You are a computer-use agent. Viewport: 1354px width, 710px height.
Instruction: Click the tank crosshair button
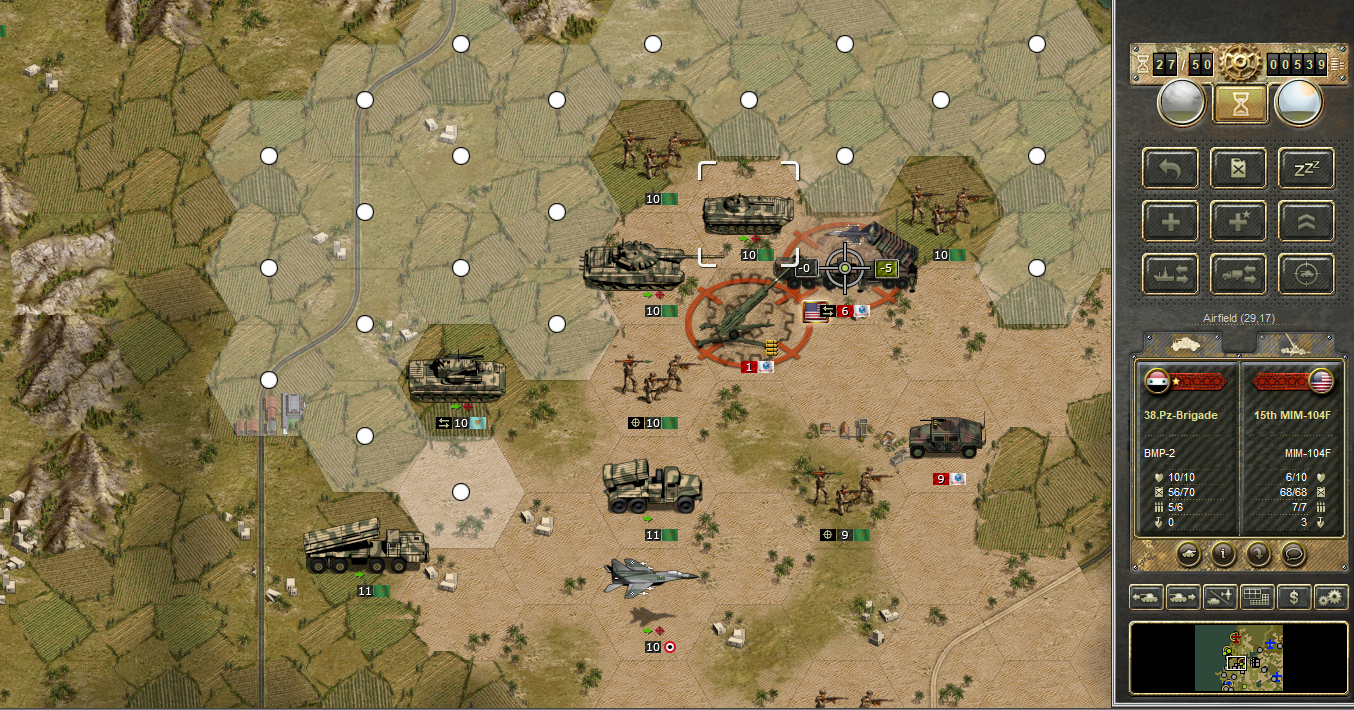[x=1306, y=273]
